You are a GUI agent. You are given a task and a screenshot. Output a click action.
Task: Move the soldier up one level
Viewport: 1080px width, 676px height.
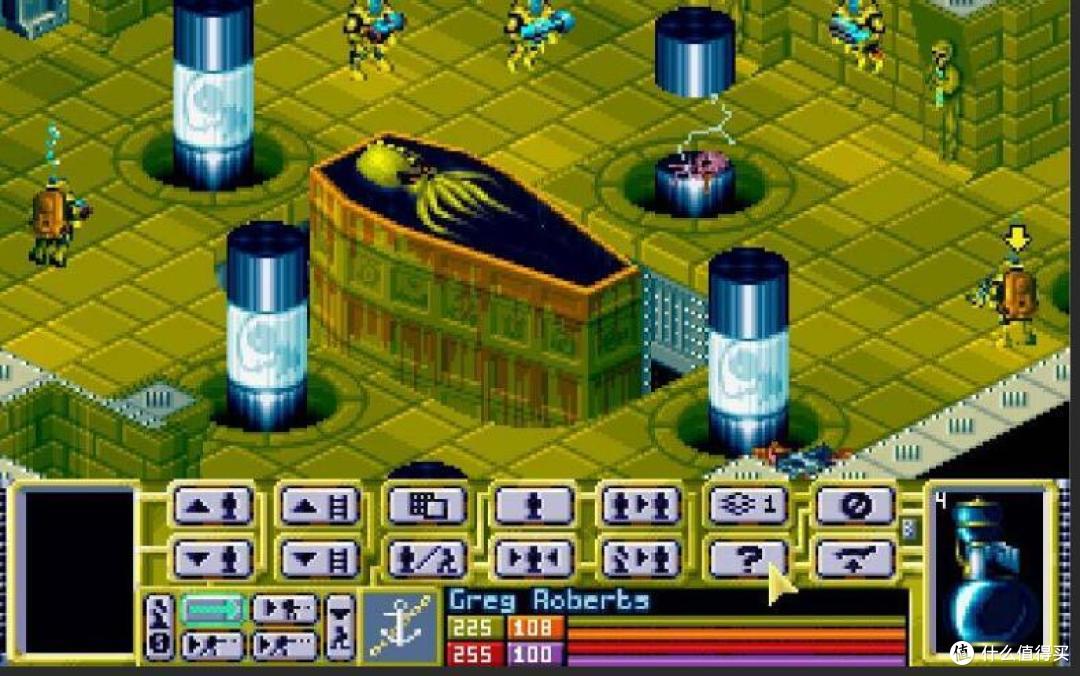pyautogui.click(x=211, y=506)
